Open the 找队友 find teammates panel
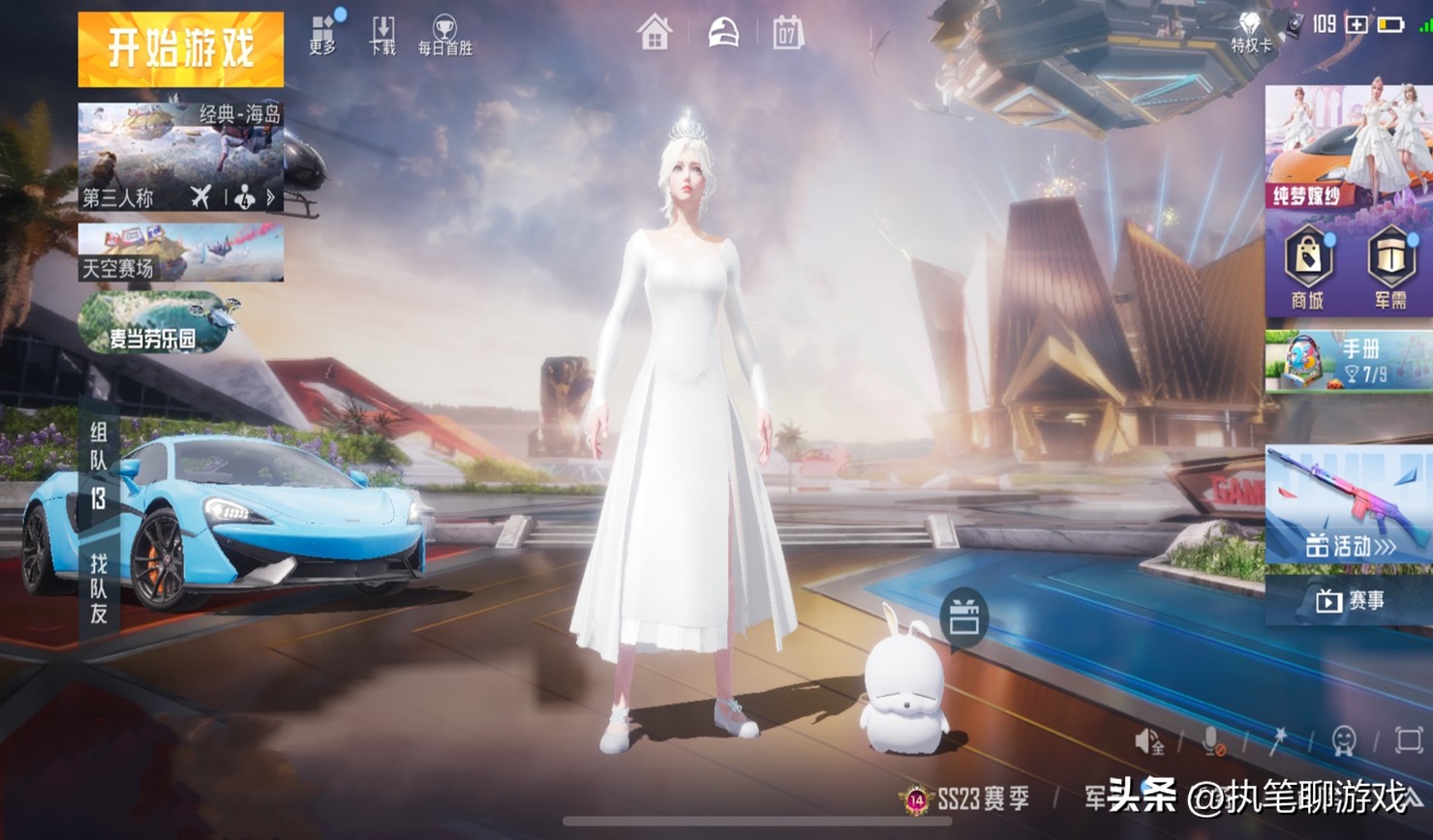Viewport: 1433px width, 840px height. click(x=99, y=587)
